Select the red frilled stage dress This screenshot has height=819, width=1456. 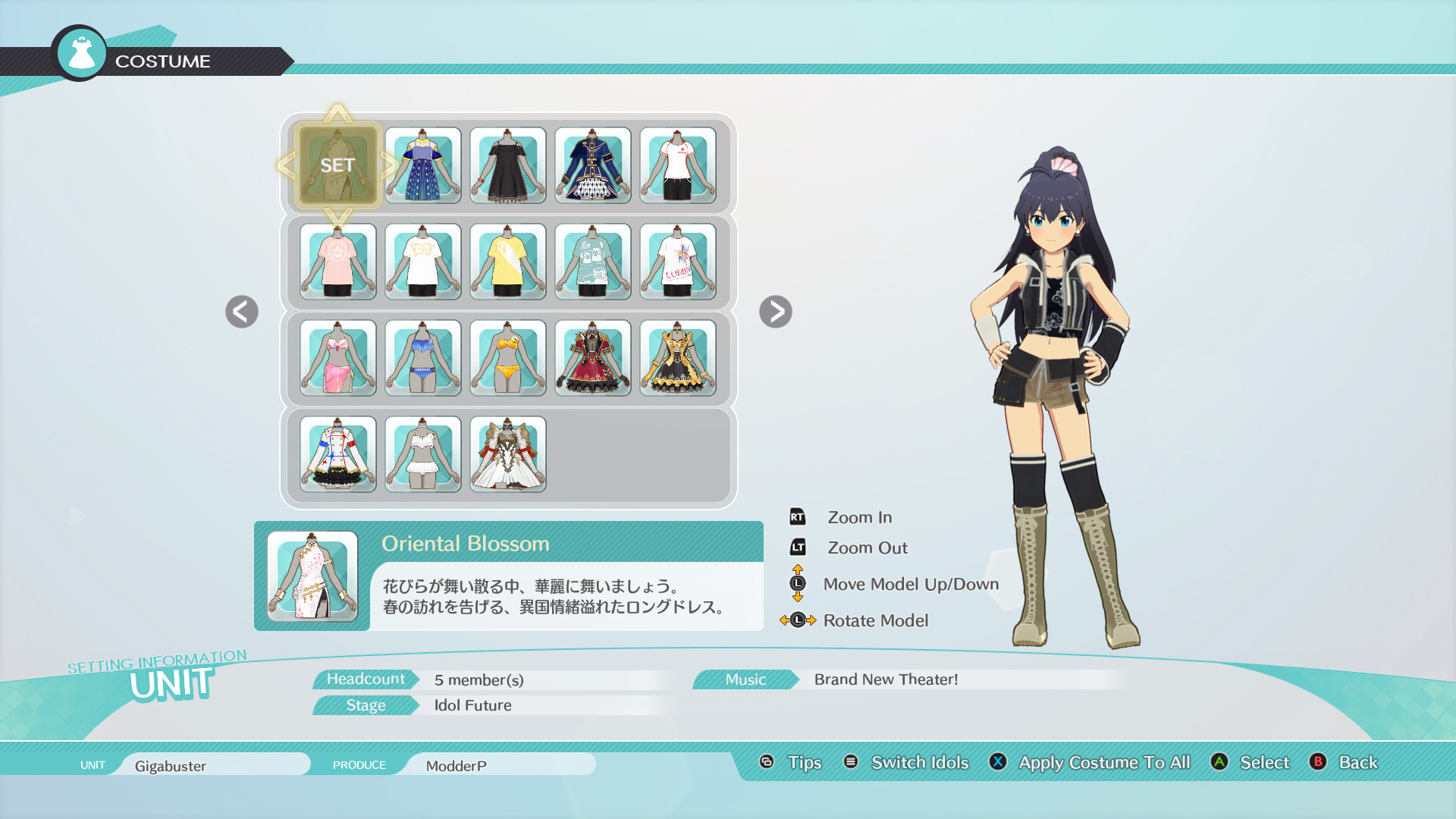[x=593, y=358]
